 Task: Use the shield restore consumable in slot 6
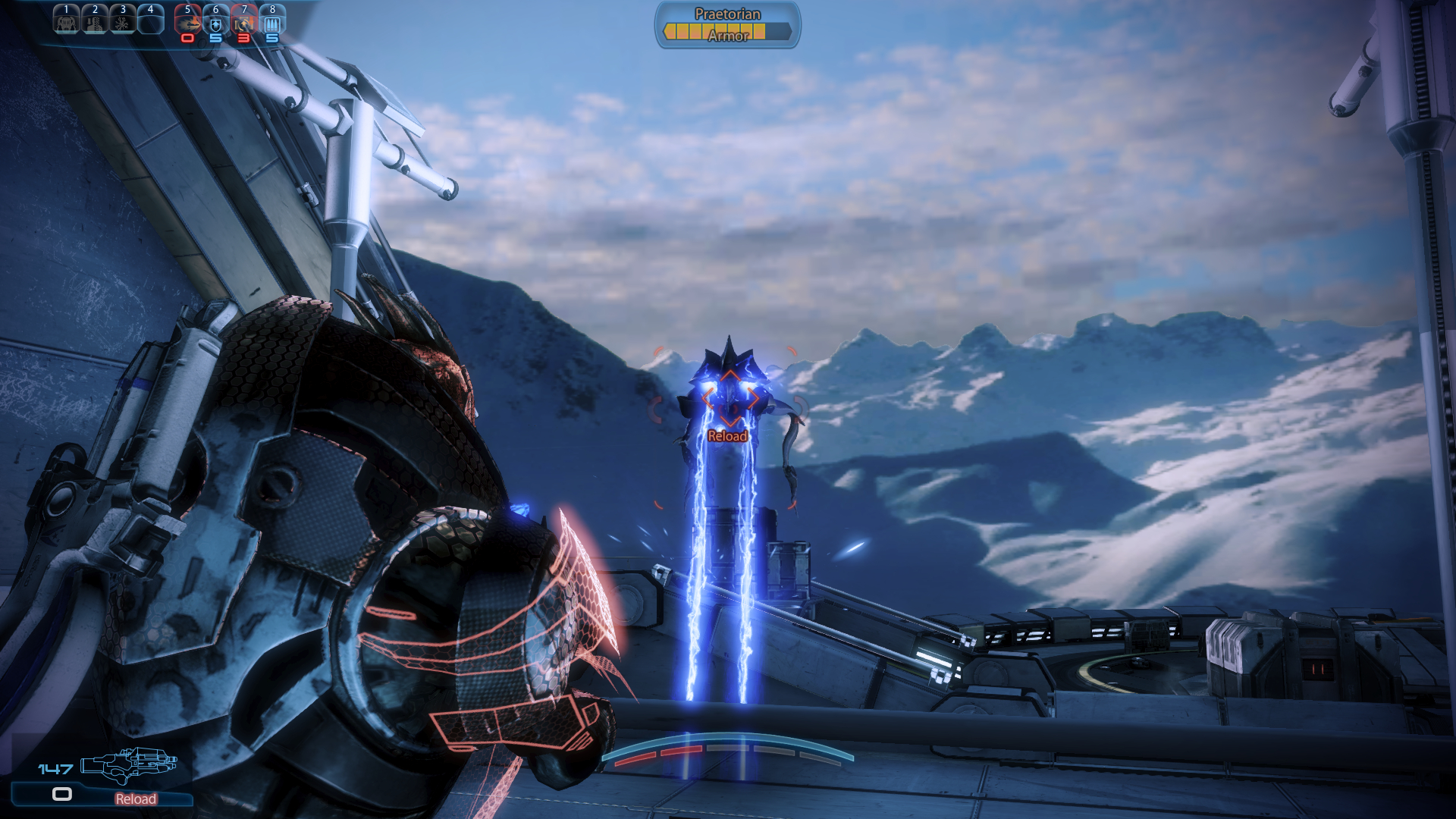(x=216, y=21)
